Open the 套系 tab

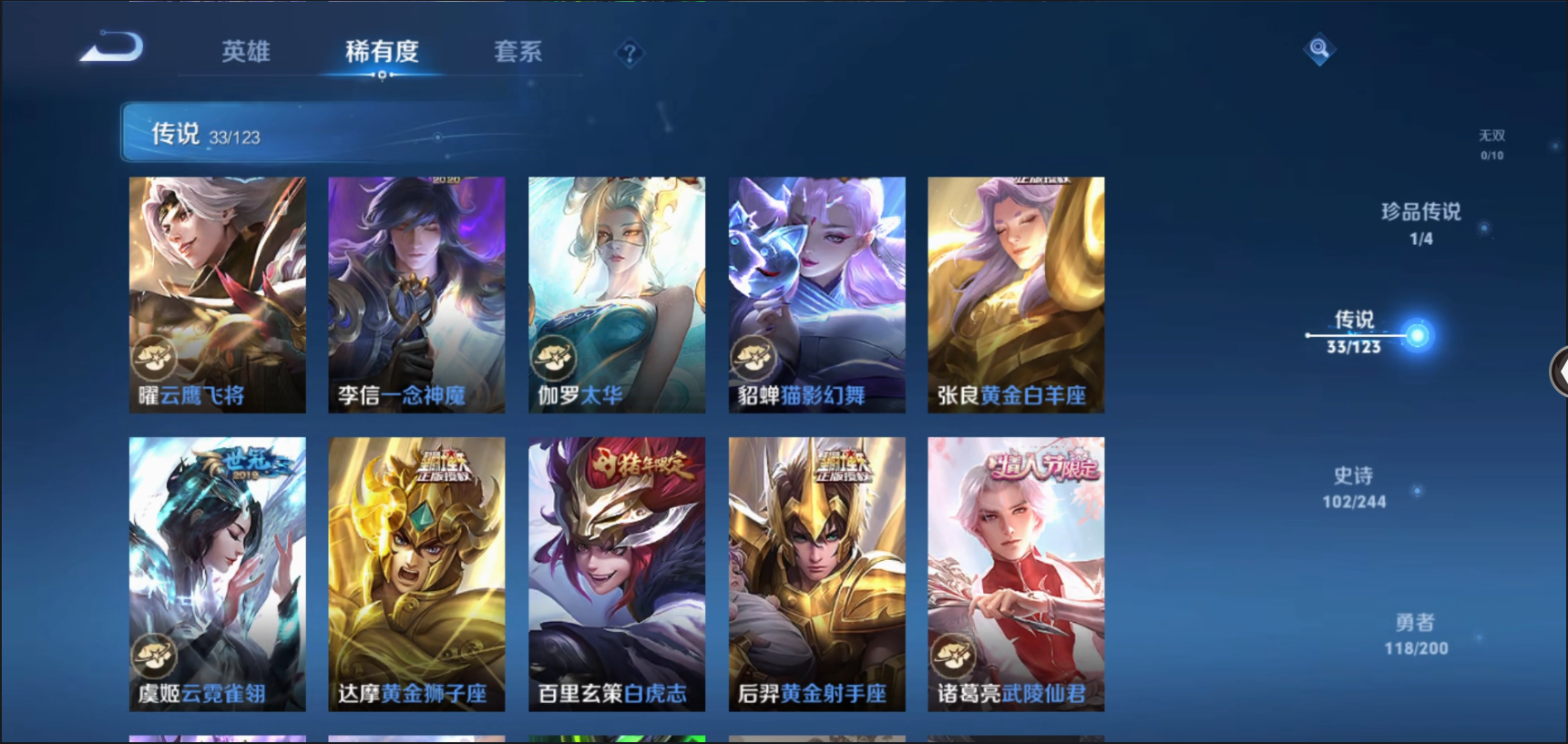tap(518, 51)
